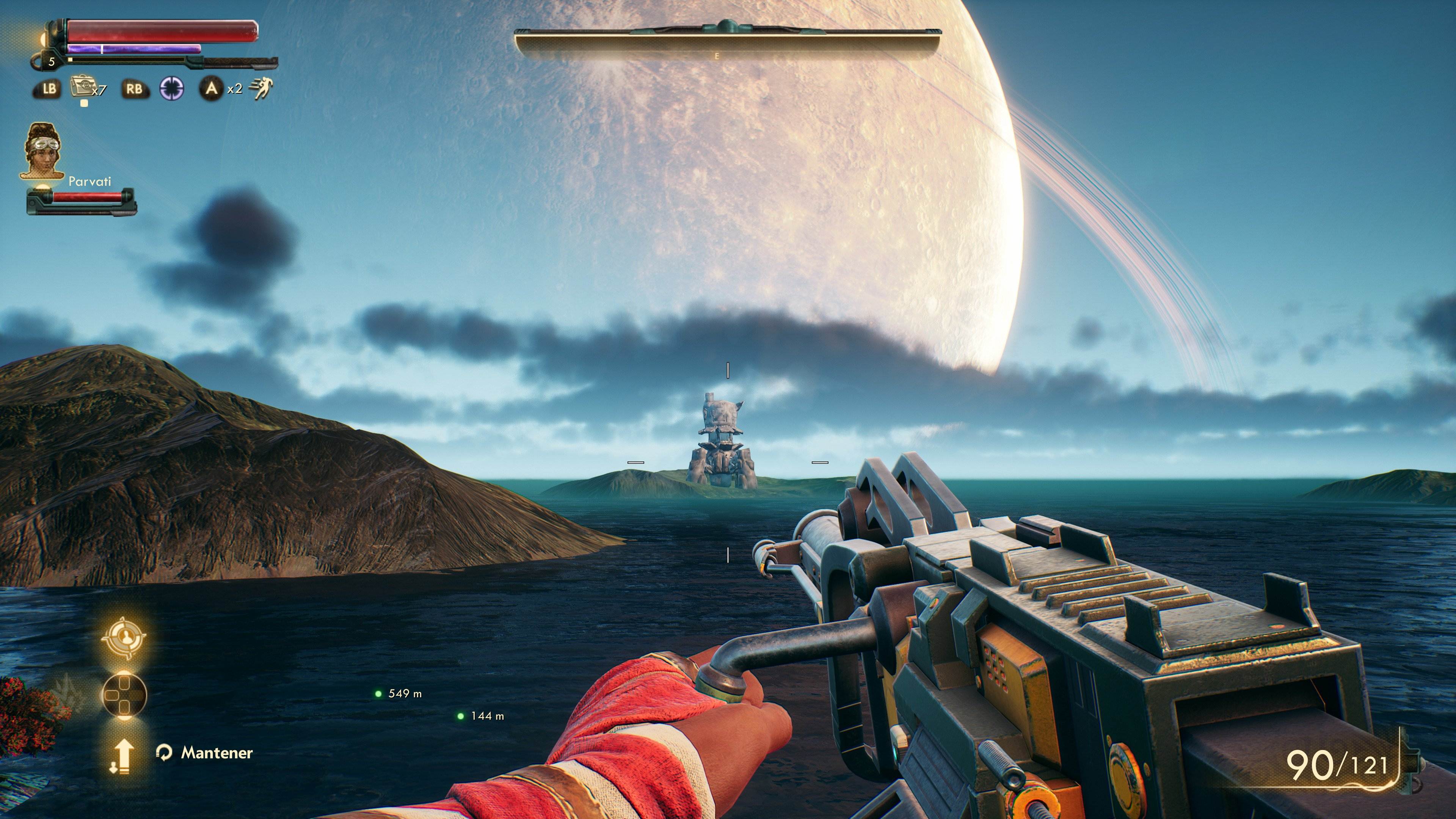
Task: Click the compass center ornament at top
Action: click(x=728, y=25)
